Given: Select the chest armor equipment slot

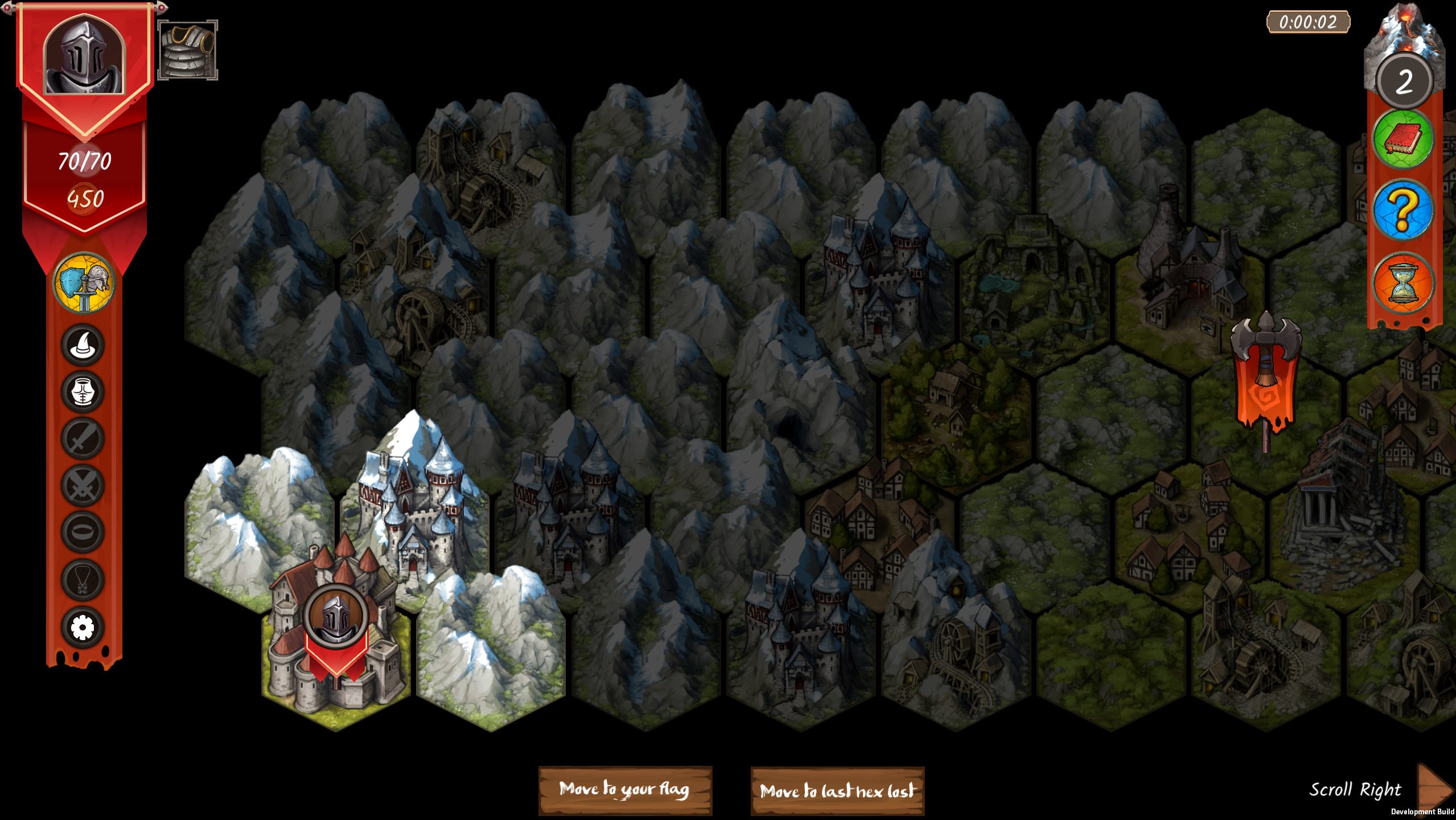Looking at the screenshot, I should pos(83,392).
